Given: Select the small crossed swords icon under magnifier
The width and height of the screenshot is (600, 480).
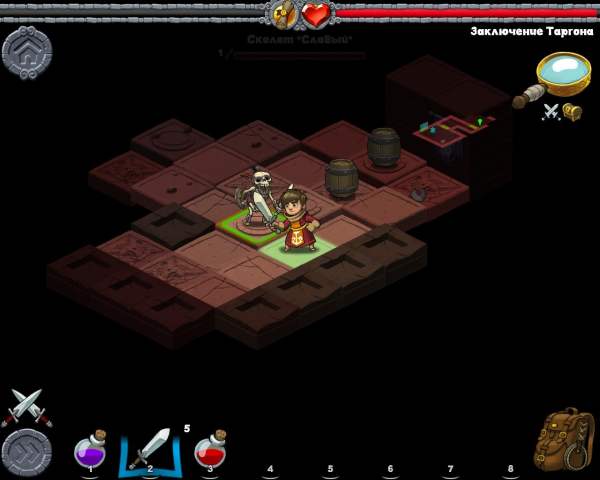Looking at the screenshot, I should pos(551,112).
